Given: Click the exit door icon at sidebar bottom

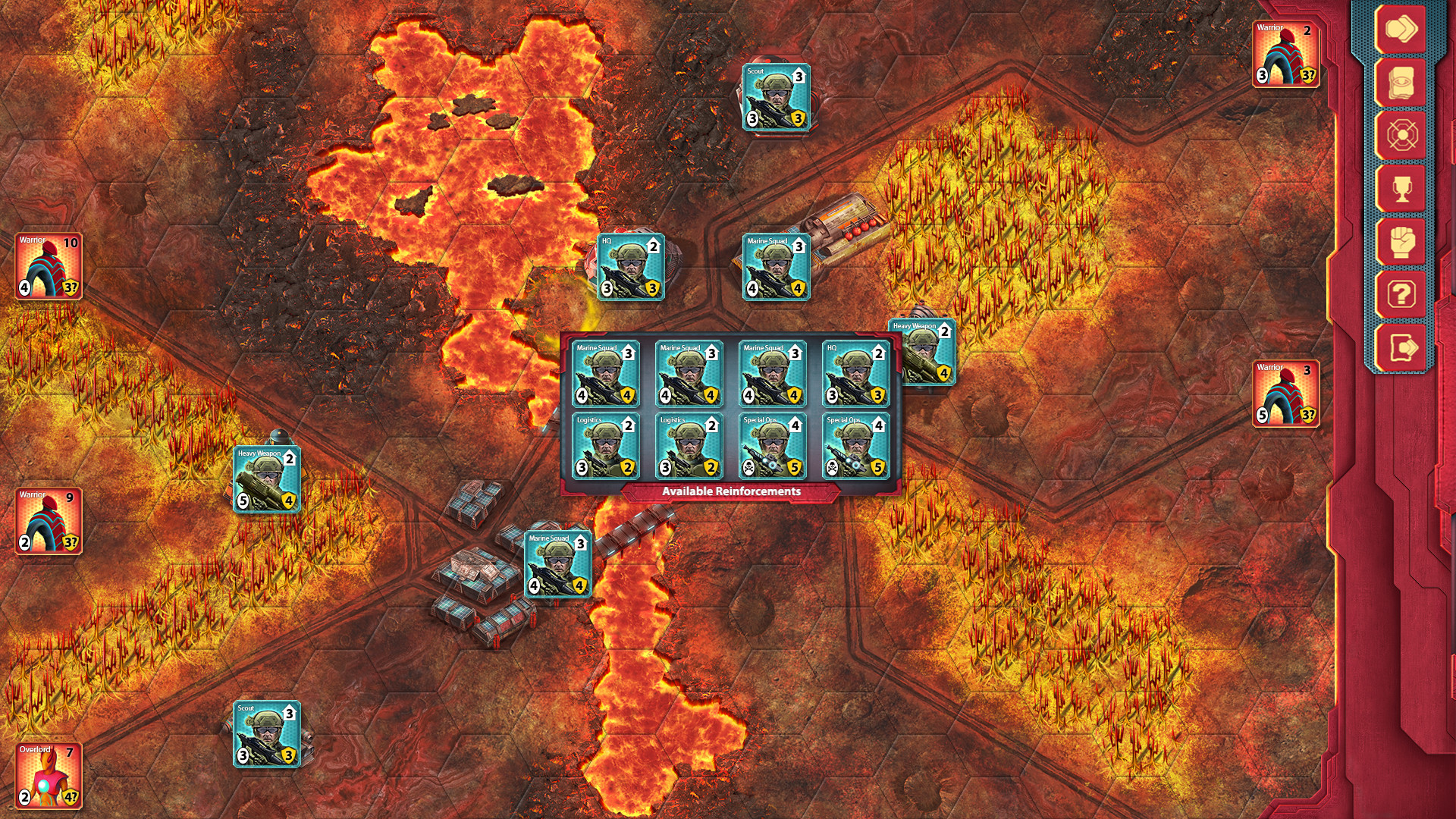Looking at the screenshot, I should [x=1403, y=345].
